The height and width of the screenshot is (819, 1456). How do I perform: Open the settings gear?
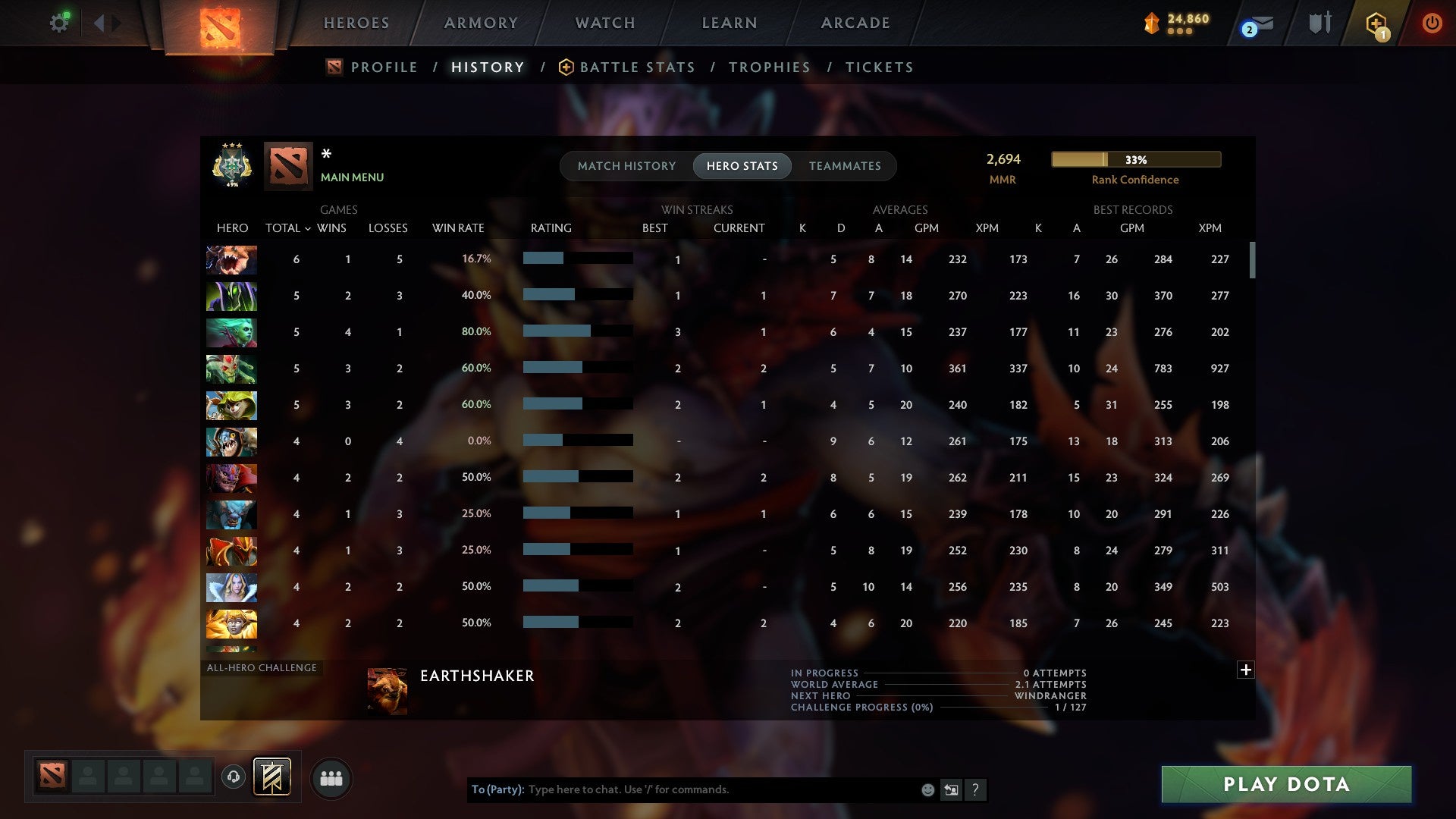point(60,23)
